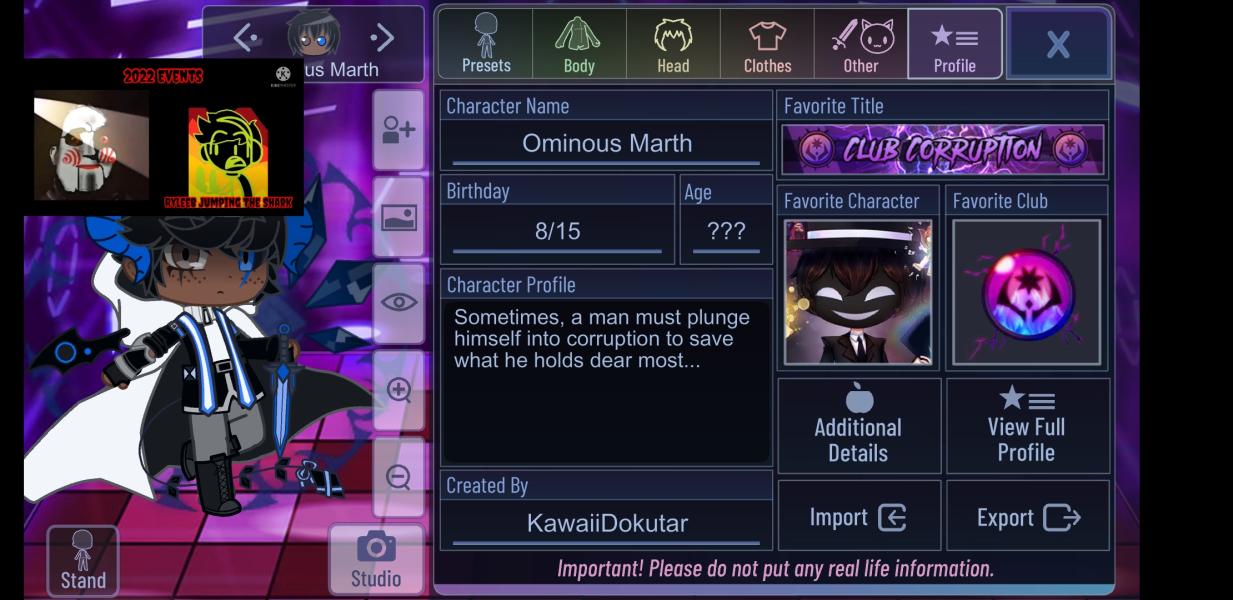Switch to the Body tab
This screenshot has width=1233, height=600.
579,44
